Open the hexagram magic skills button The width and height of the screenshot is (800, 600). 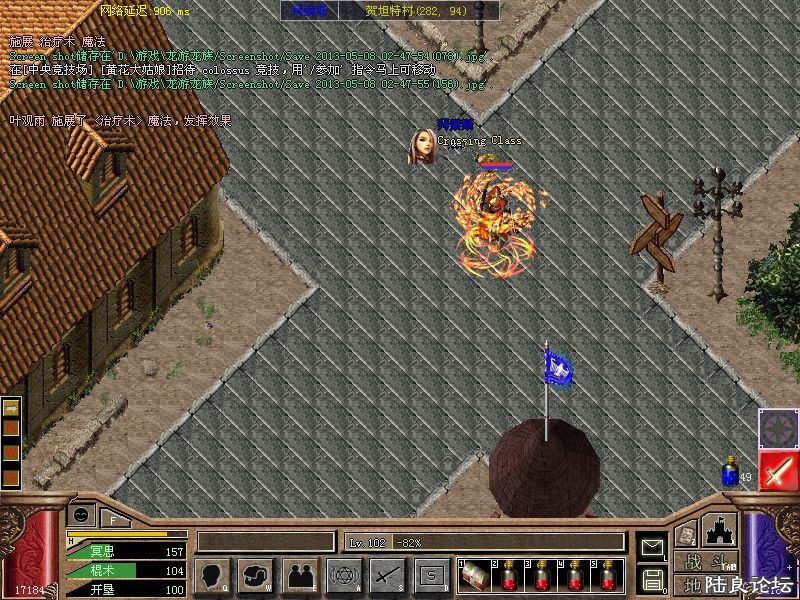click(343, 575)
